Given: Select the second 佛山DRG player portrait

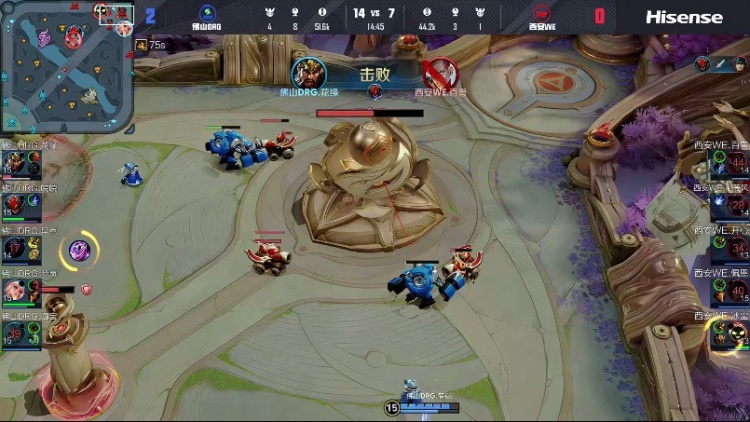Looking at the screenshot, I should (17, 205).
